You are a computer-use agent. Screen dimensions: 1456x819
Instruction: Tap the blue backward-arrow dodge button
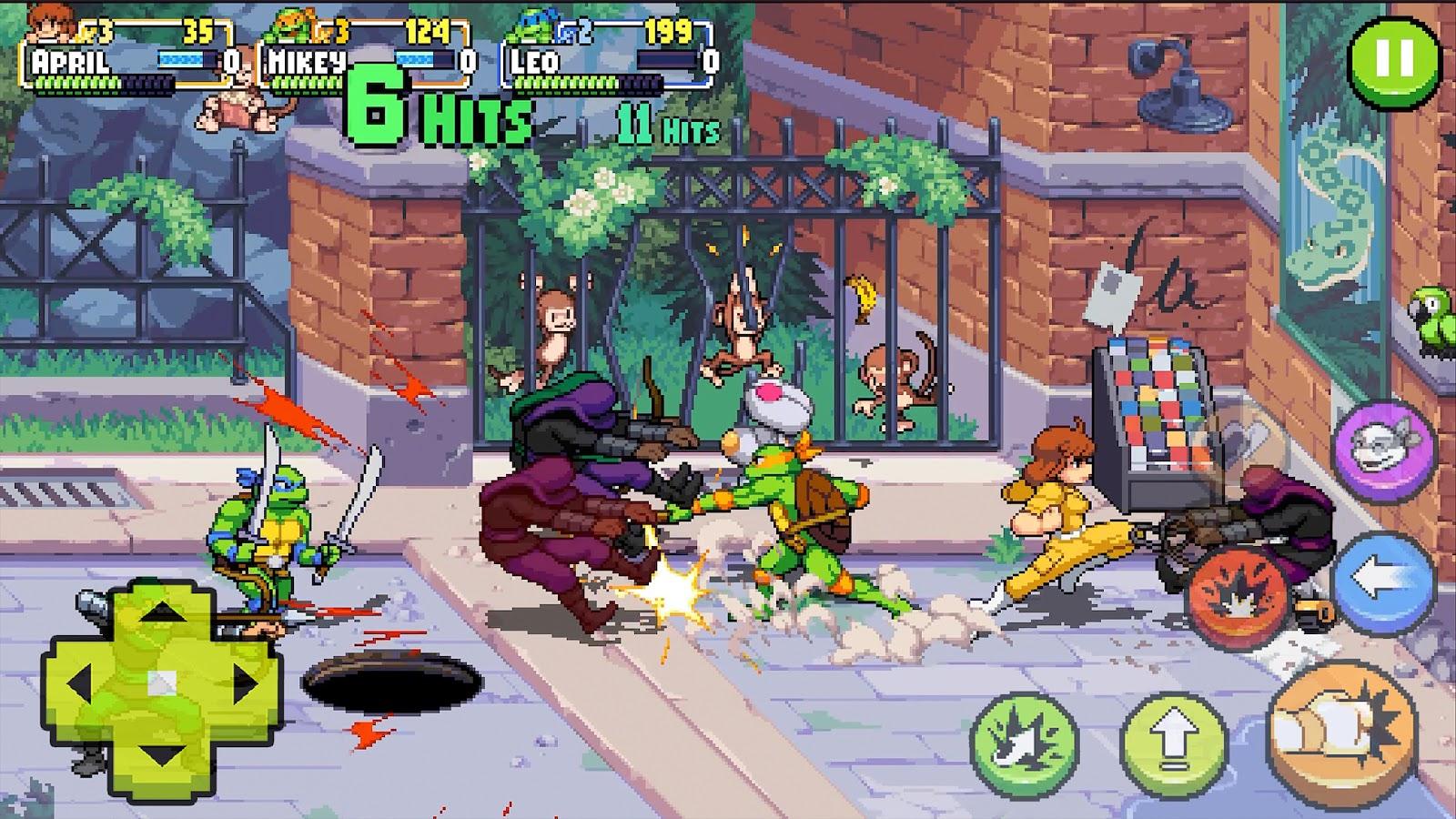[x=1381, y=582]
